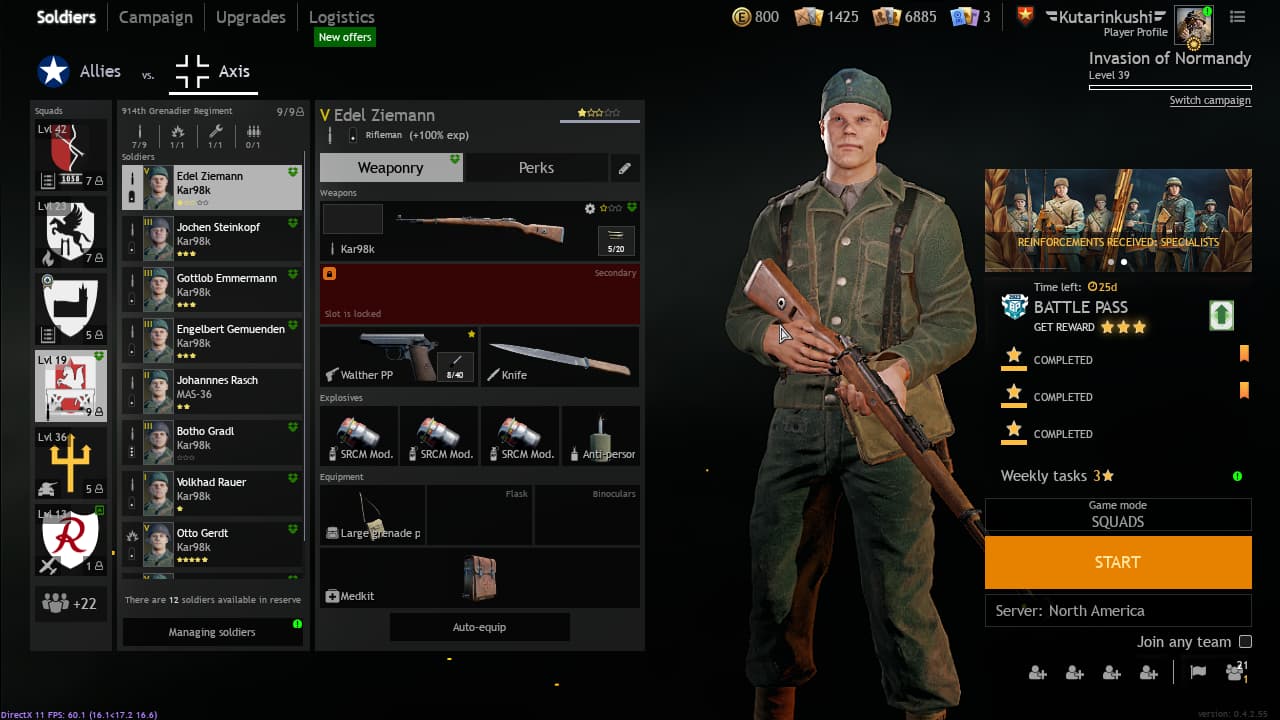
Task: Start the battle with START button
Action: point(1117,562)
